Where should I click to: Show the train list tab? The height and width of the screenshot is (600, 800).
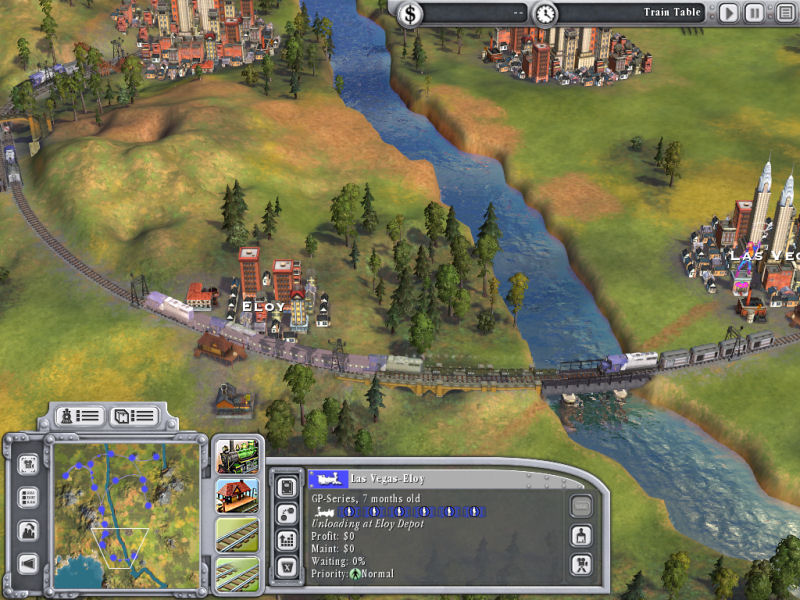tap(79, 415)
